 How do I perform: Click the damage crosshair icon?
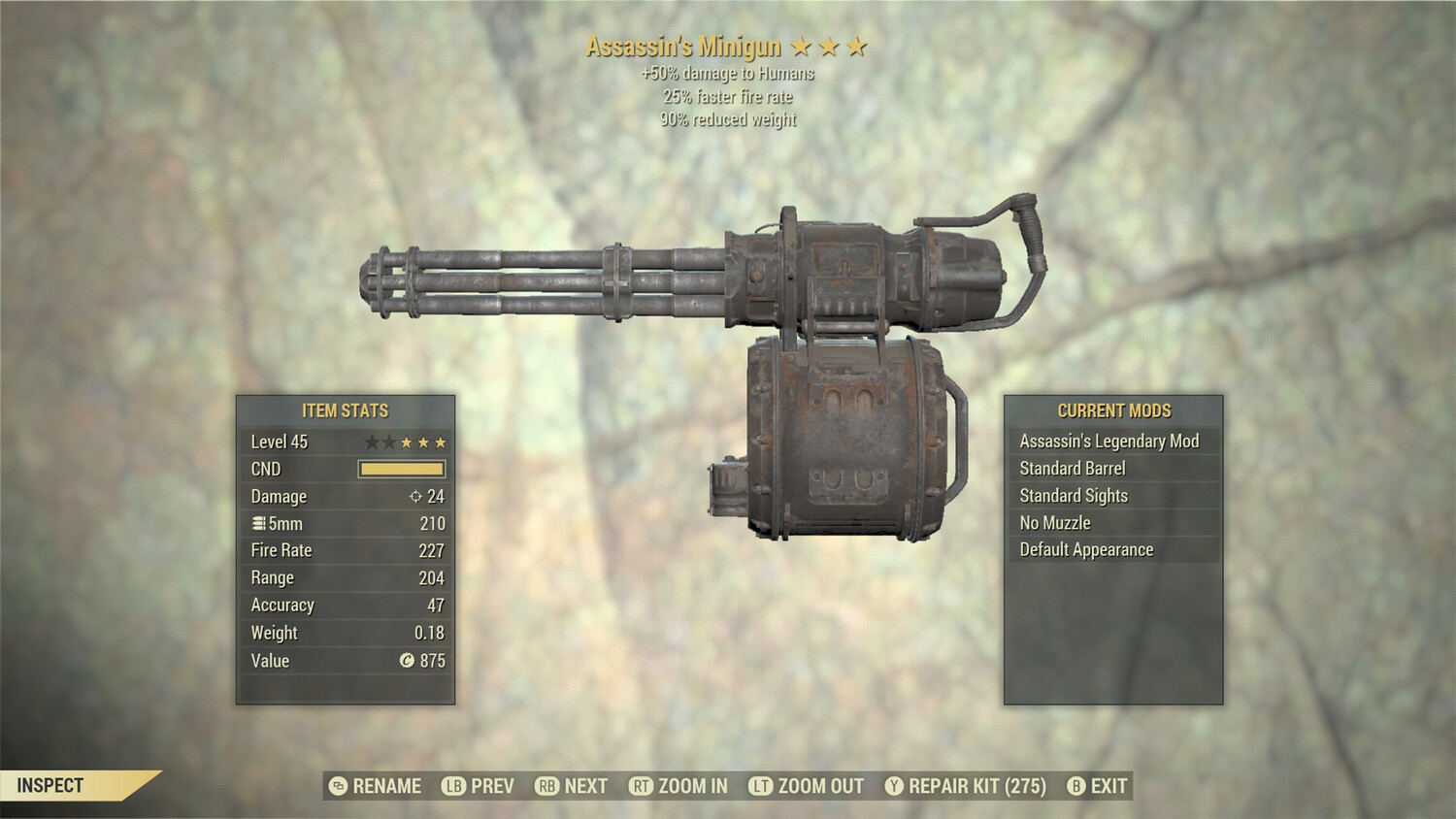(x=417, y=496)
